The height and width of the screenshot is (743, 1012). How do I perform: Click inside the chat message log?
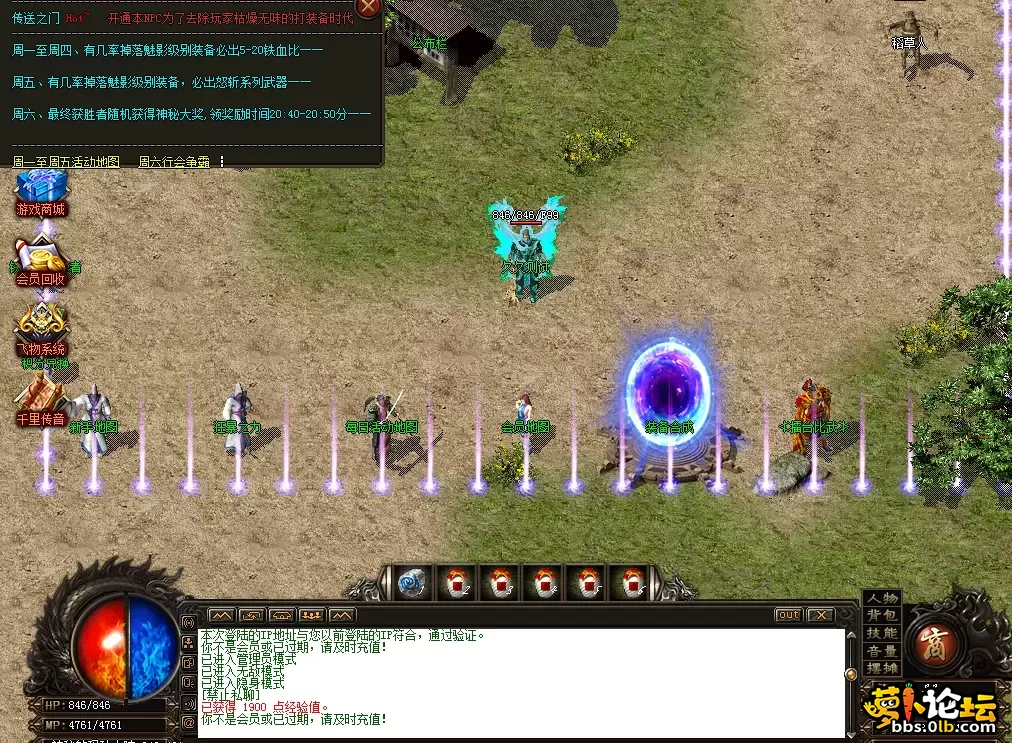[x=520, y=682]
